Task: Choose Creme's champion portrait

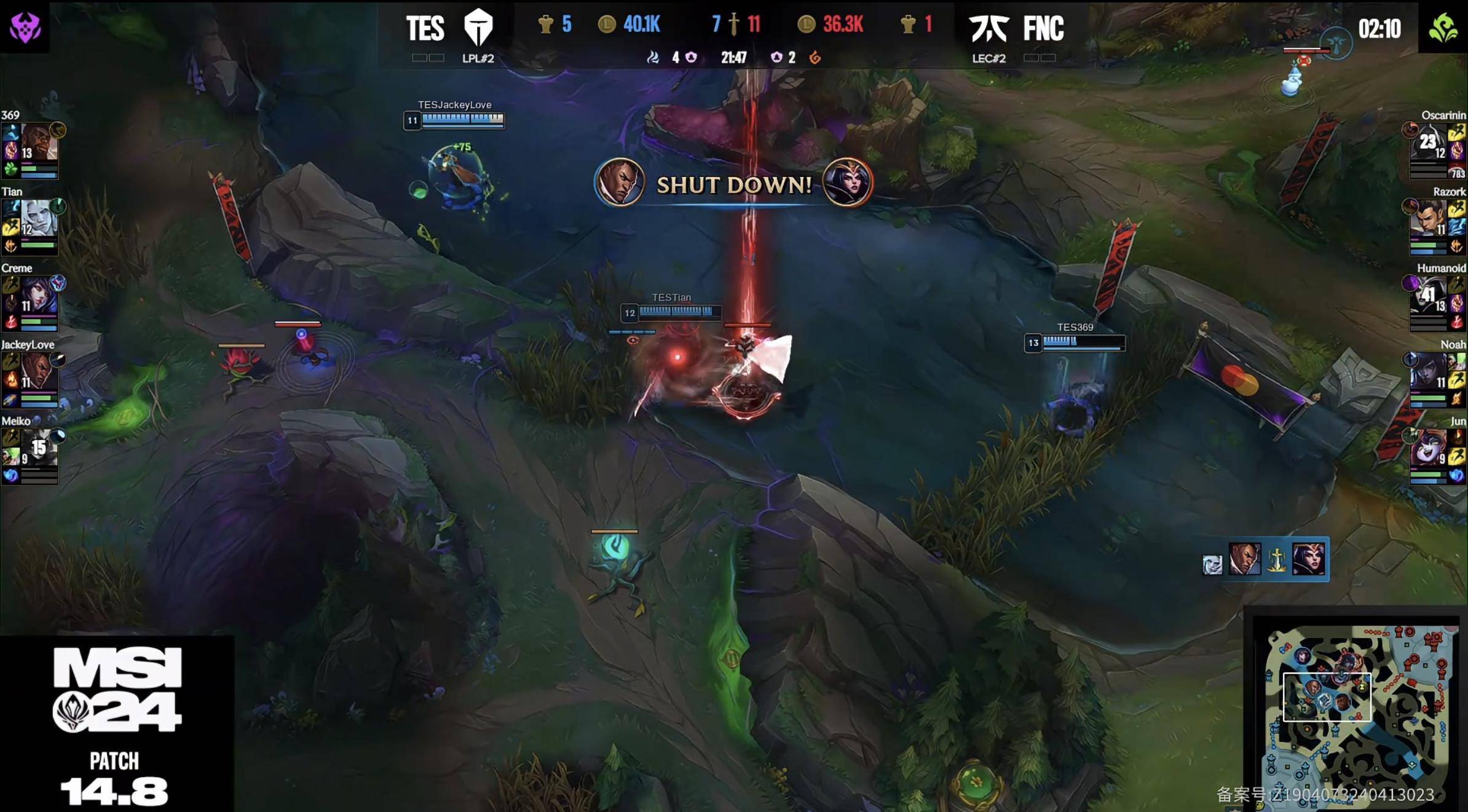Action: [39, 296]
